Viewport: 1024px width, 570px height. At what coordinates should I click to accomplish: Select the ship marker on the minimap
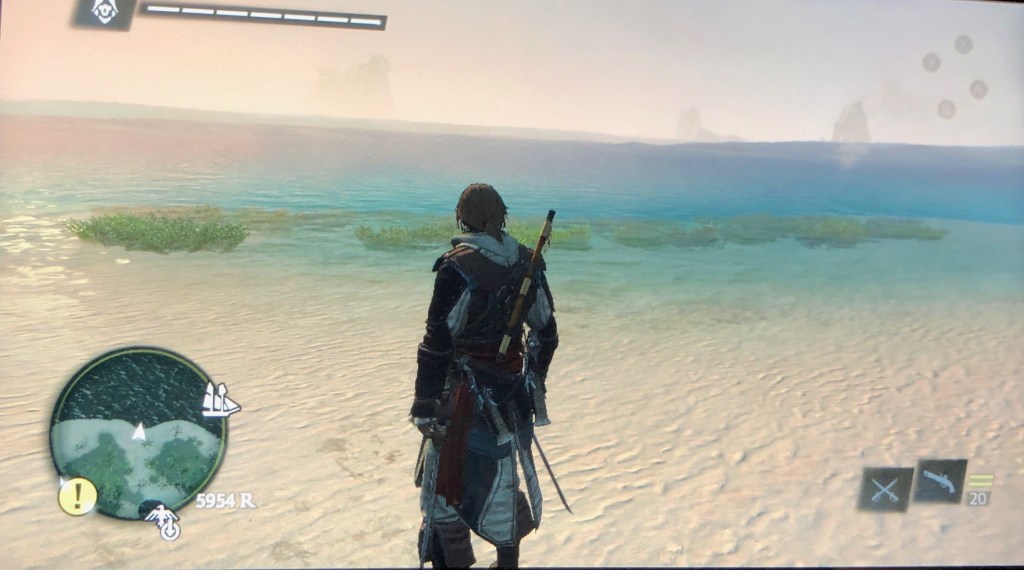[219, 400]
